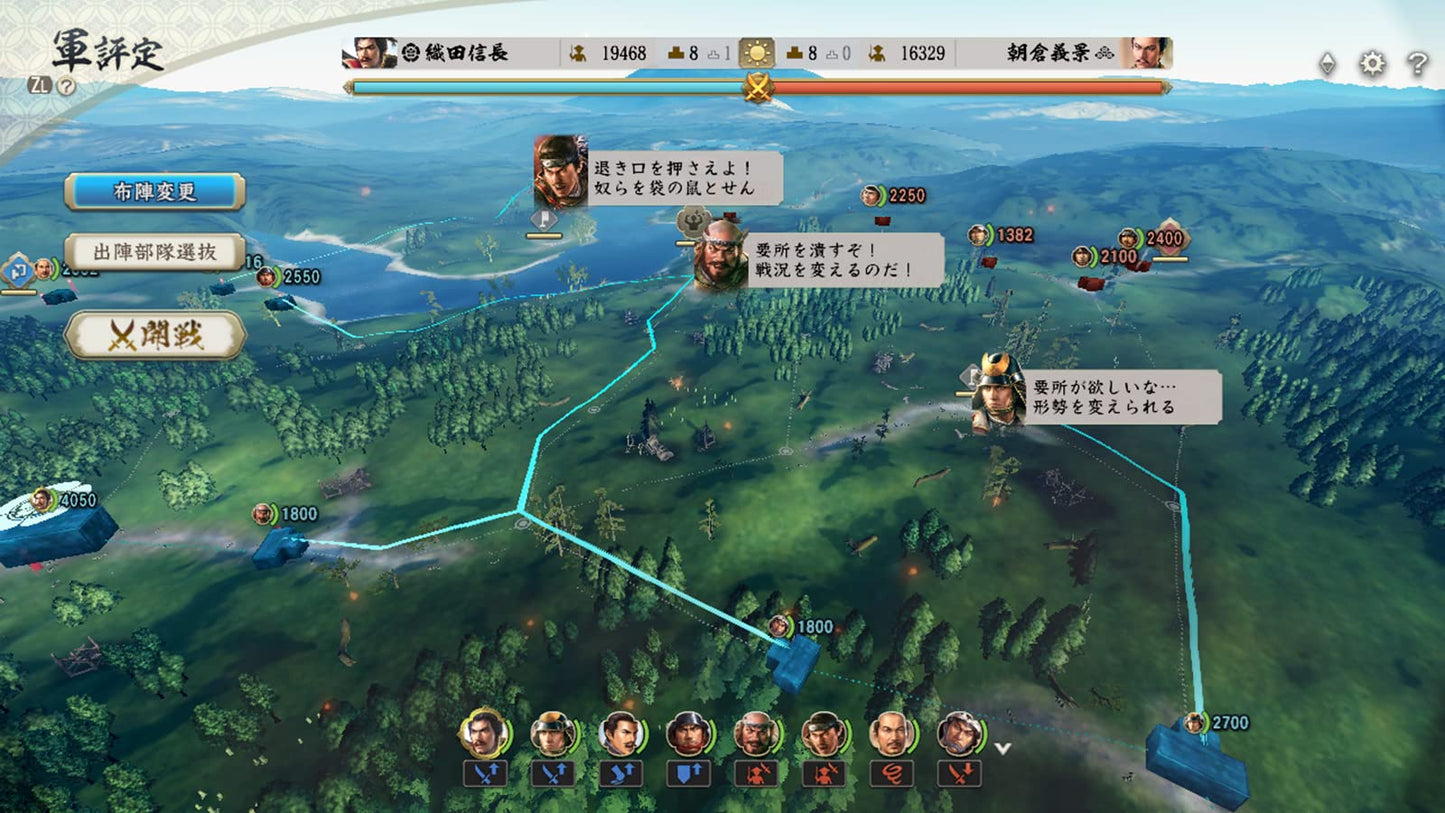The width and height of the screenshot is (1445, 813).
Task: Click the sun weather icon in the top bar
Action: tap(759, 52)
